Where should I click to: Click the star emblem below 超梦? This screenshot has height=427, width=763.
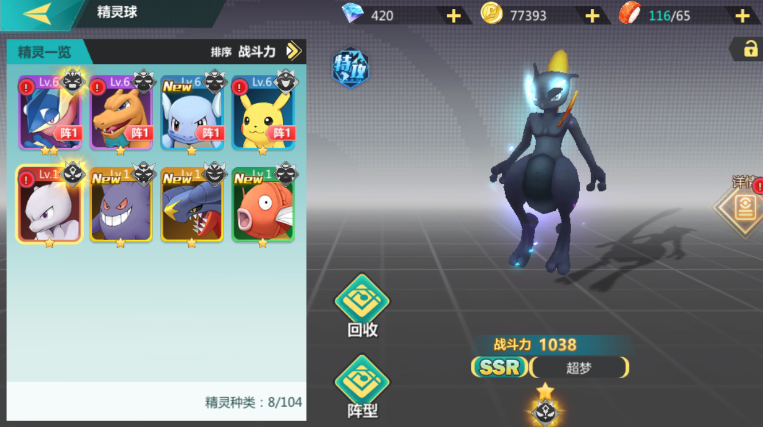[545, 407]
